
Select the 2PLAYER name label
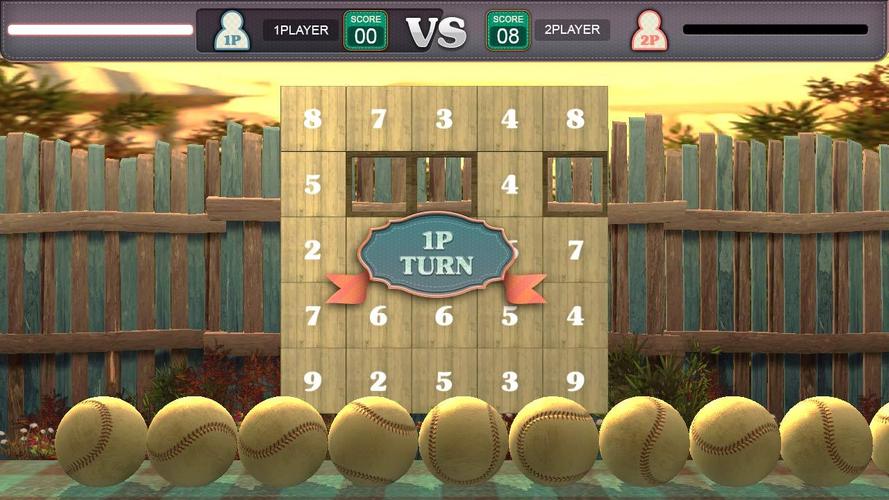point(572,30)
